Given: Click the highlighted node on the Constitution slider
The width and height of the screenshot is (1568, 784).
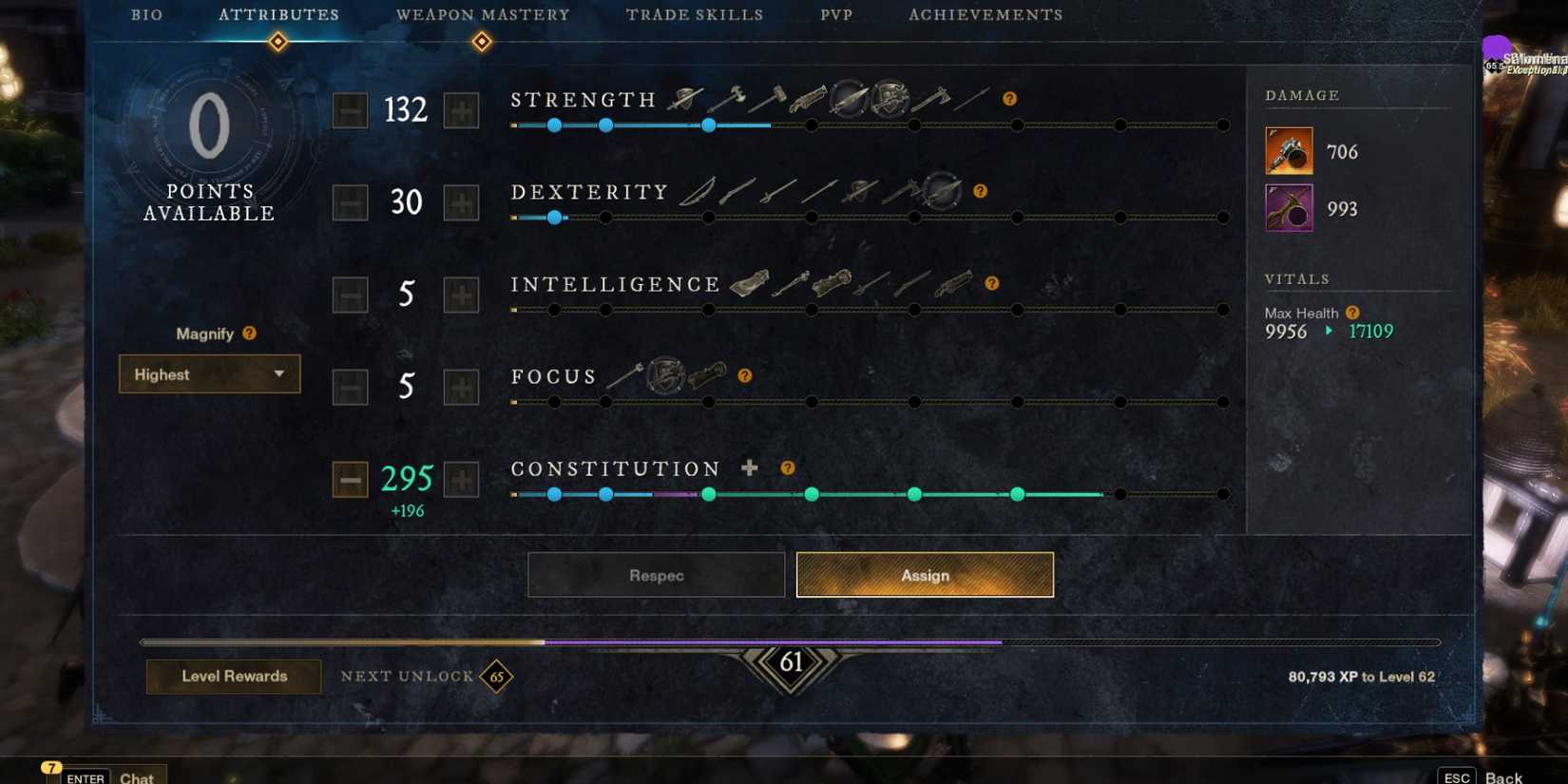Looking at the screenshot, I should (x=1017, y=494).
